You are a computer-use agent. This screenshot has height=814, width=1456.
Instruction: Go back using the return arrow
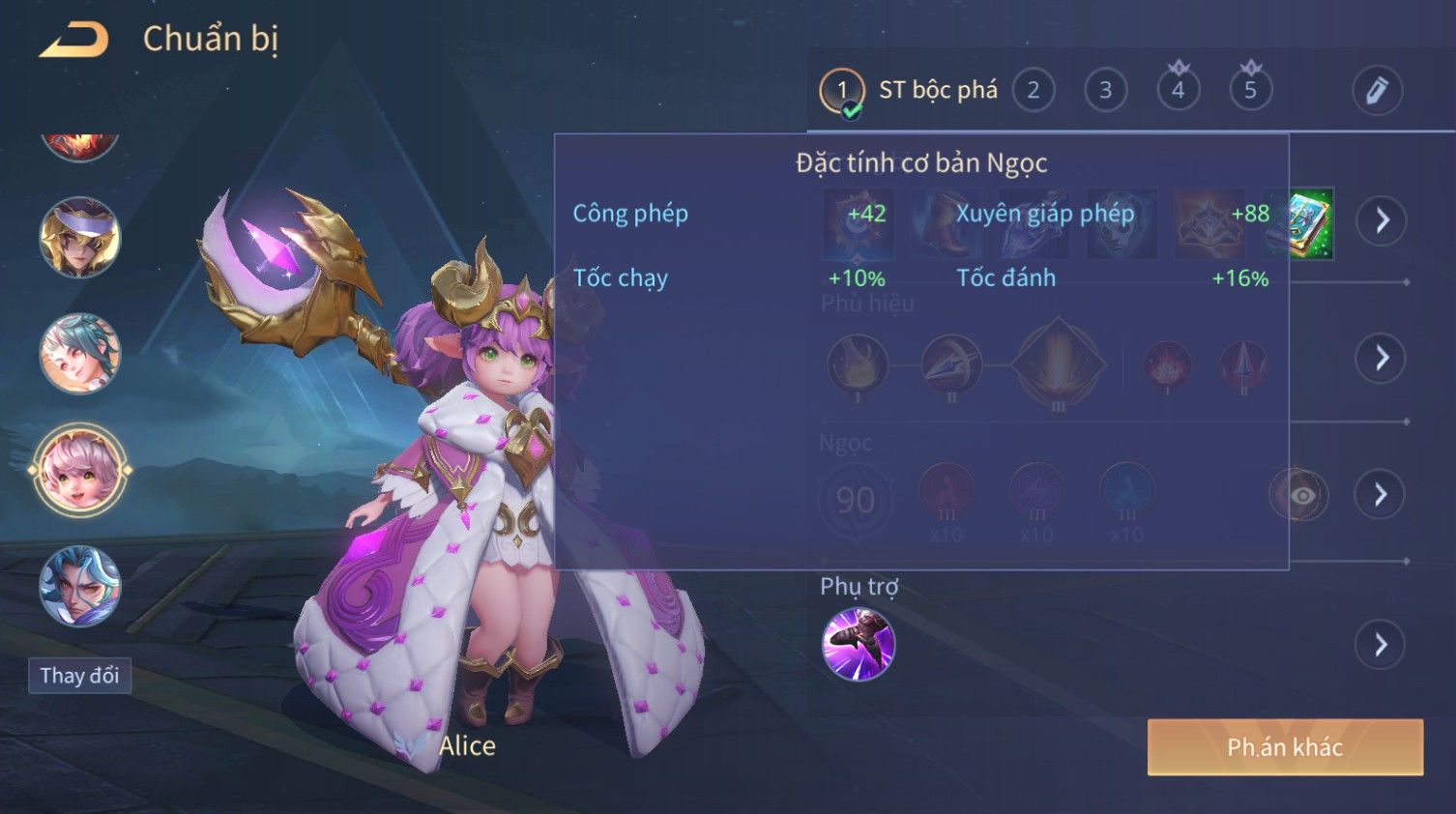click(74, 41)
